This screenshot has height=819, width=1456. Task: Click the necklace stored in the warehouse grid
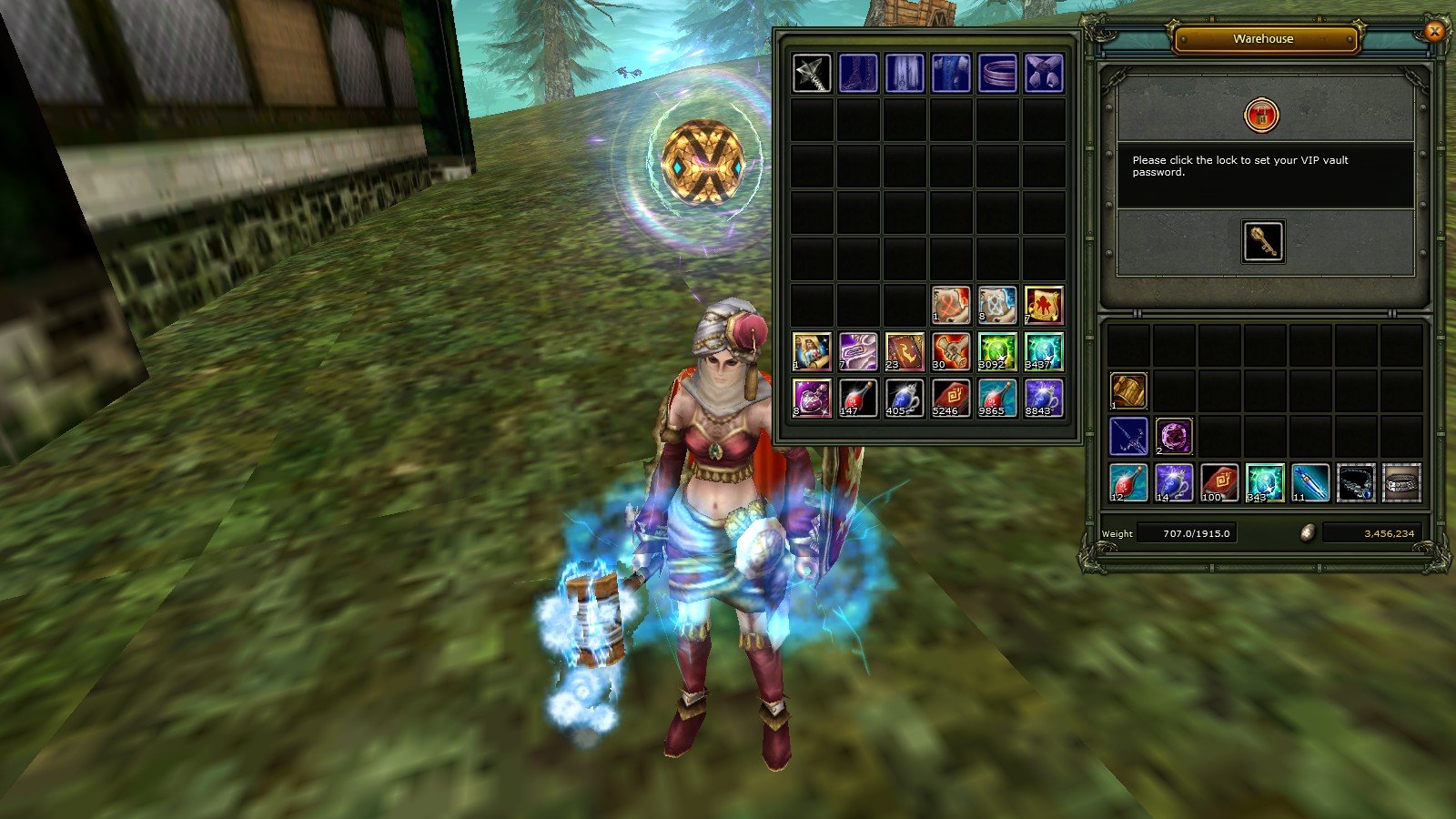tap(1355, 484)
